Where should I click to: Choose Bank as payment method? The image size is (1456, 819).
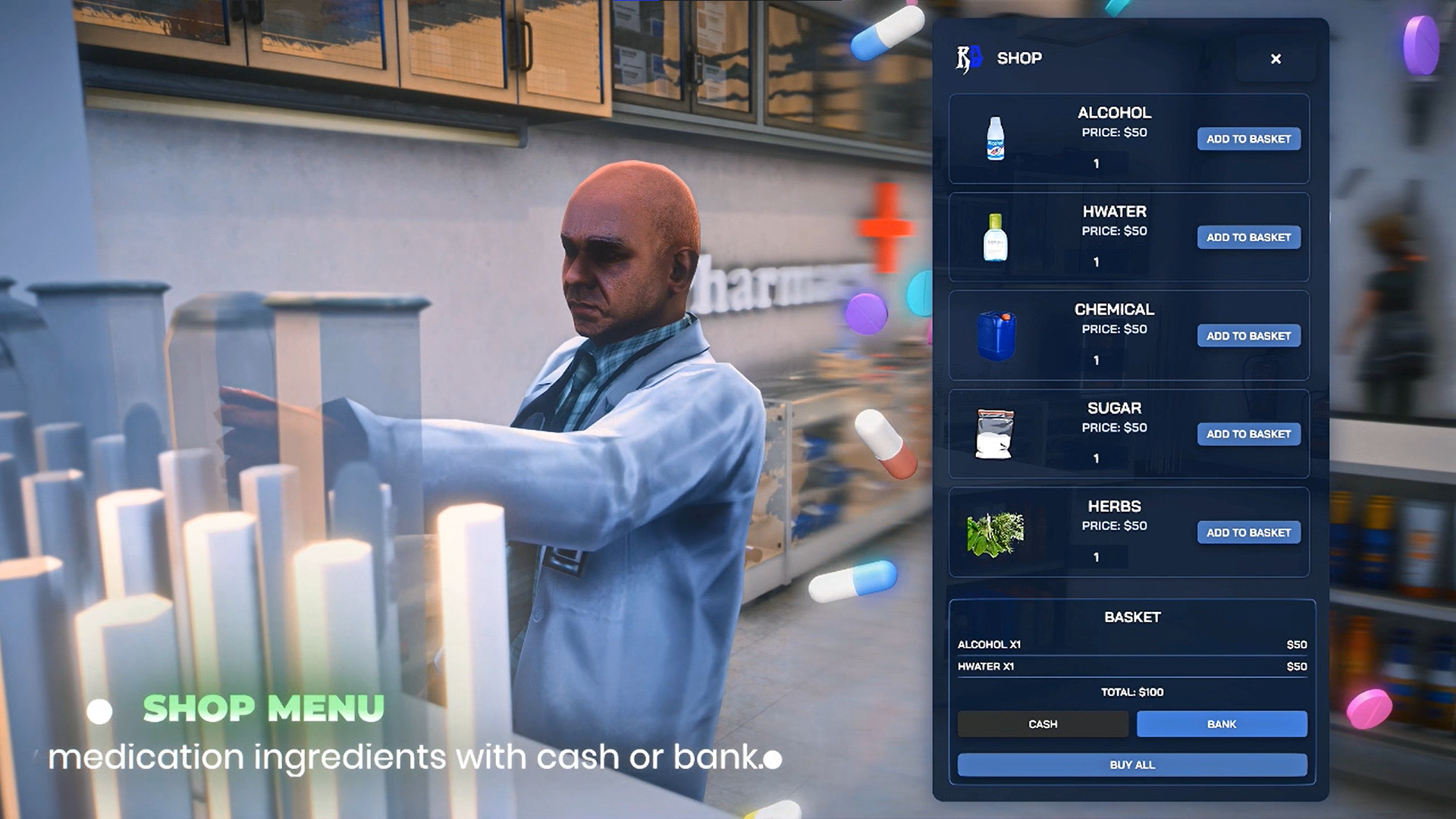pos(1221,724)
